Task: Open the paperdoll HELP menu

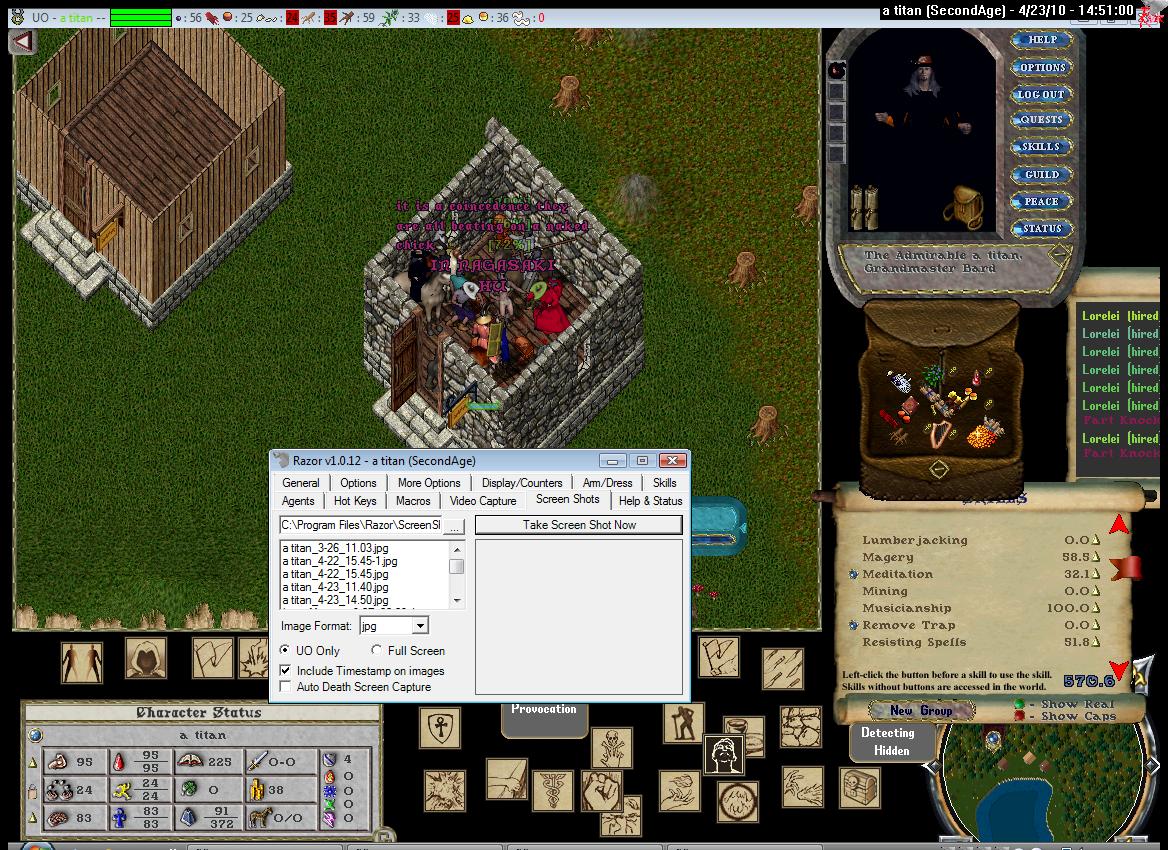Action: pos(1041,40)
